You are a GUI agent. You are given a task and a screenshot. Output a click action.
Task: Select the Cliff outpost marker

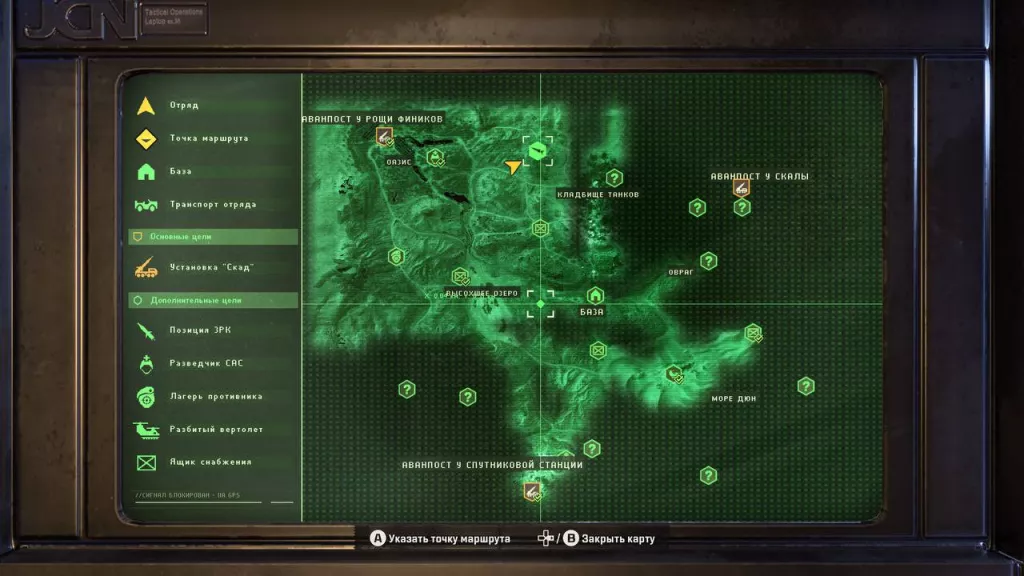point(741,187)
